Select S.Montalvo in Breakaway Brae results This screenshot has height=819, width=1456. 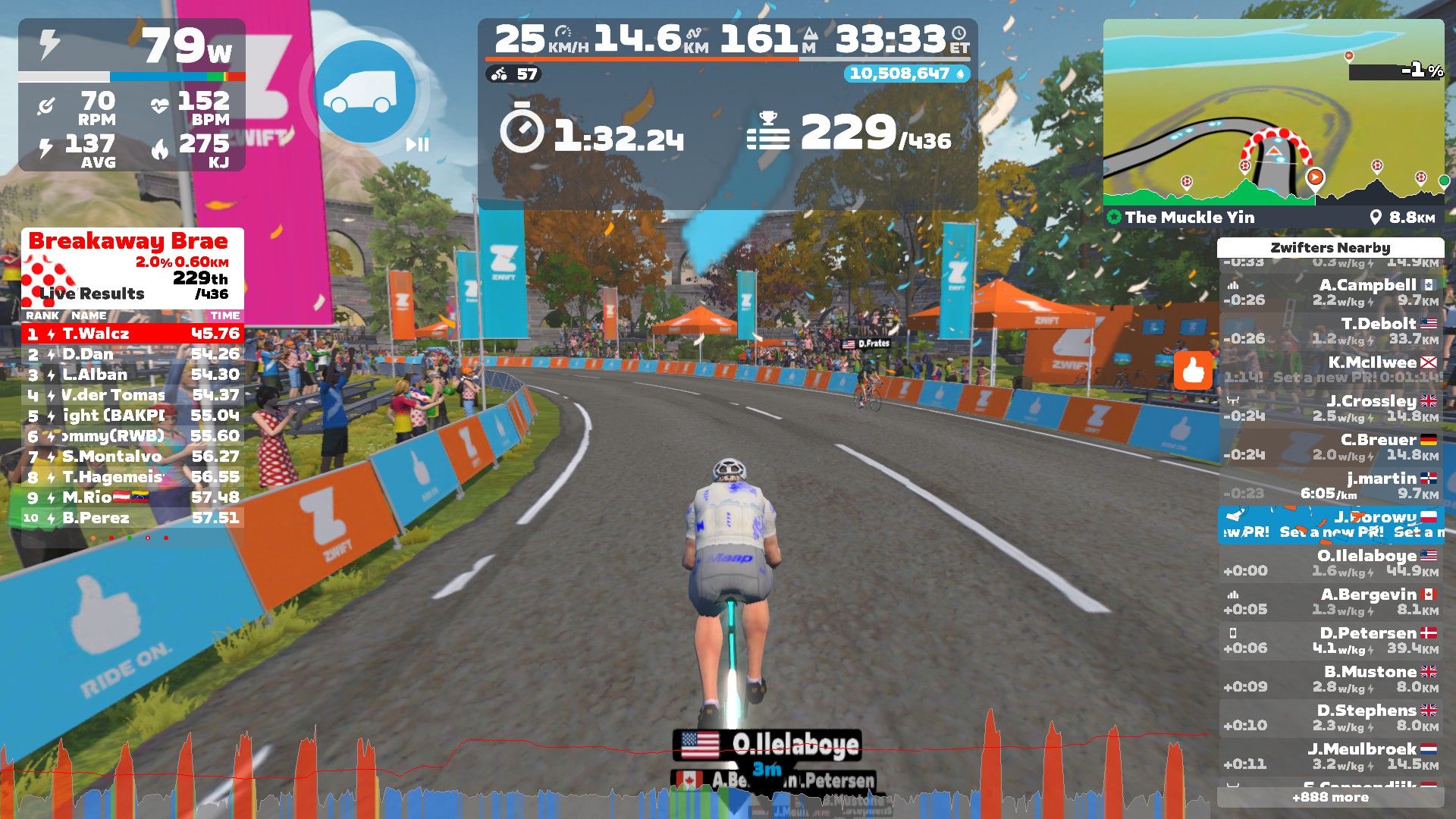pos(133,457)
